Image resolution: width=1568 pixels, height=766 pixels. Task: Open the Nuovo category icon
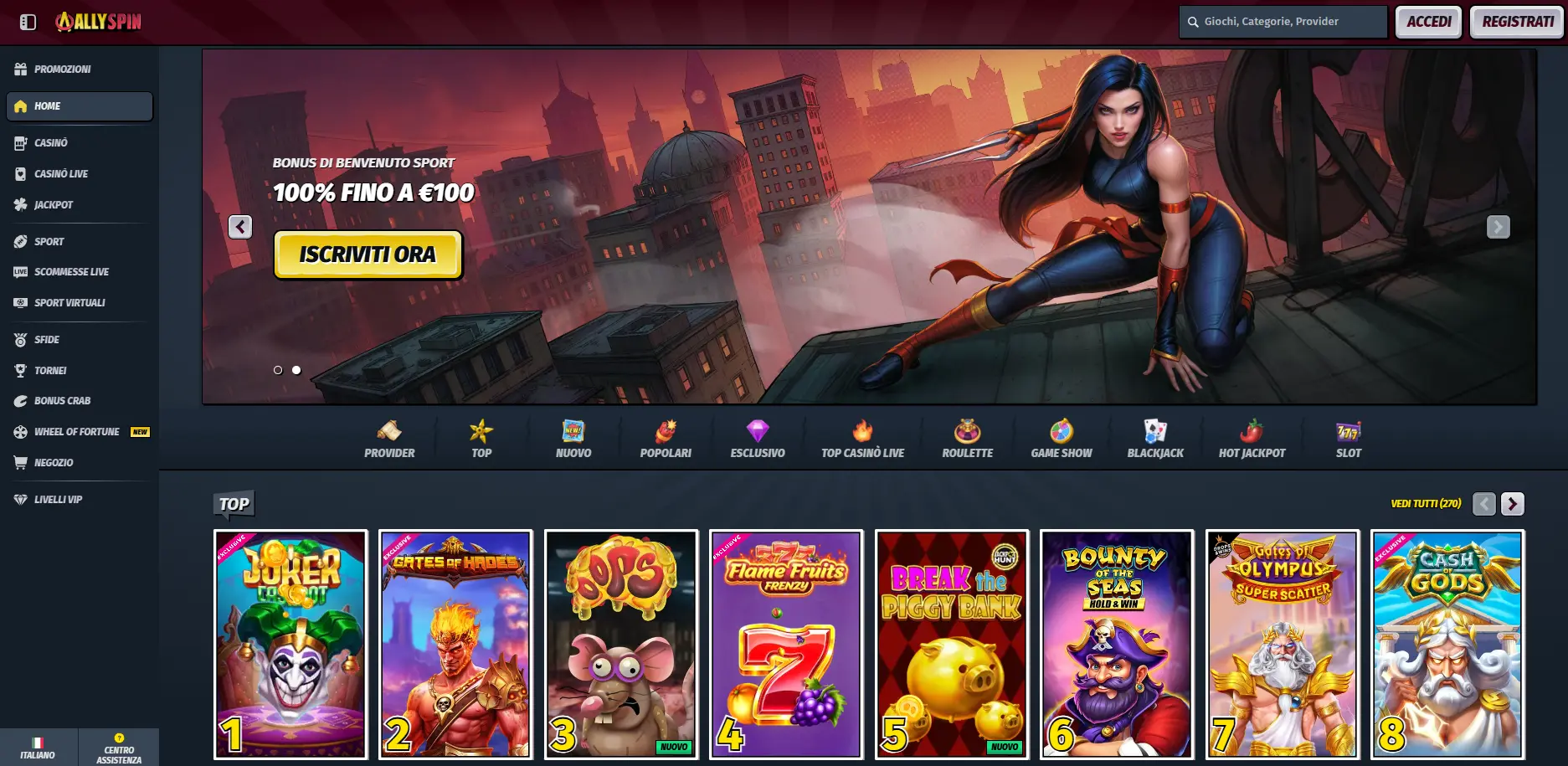pyautogui.click(x=573, y=429)
